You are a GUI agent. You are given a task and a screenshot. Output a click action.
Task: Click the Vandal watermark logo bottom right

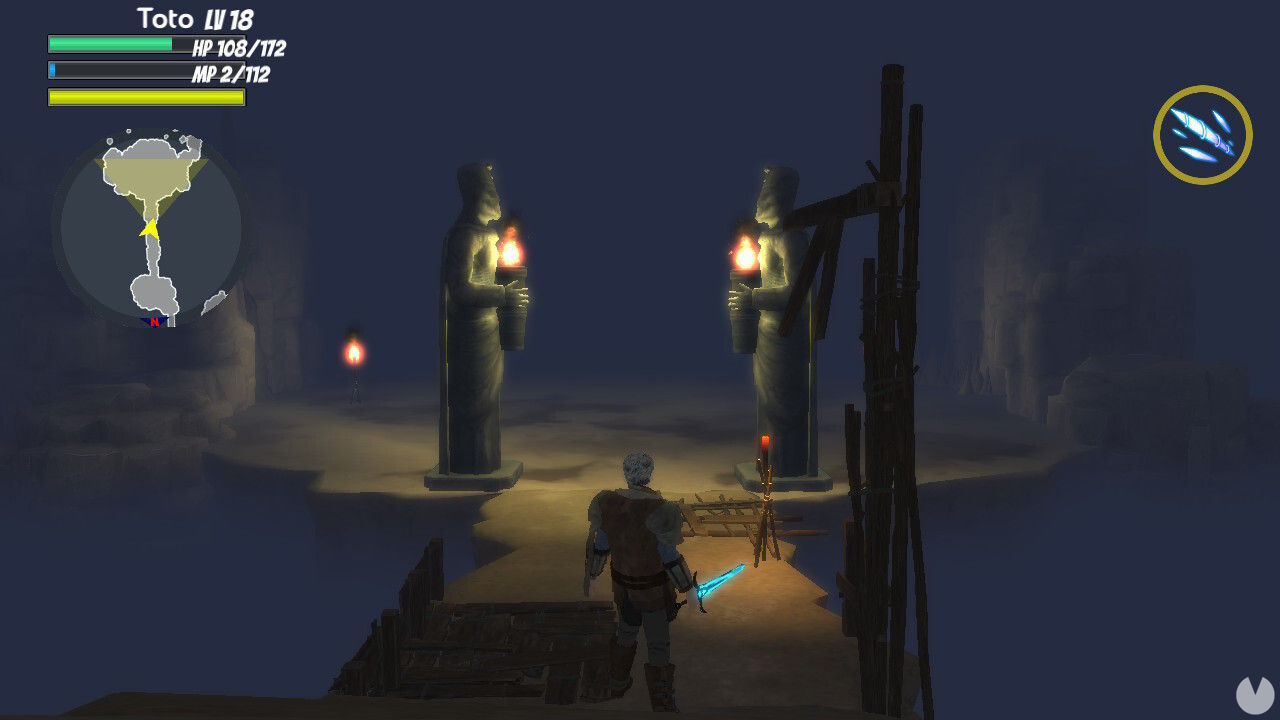pyautogui.click(x=1254, y=695)
